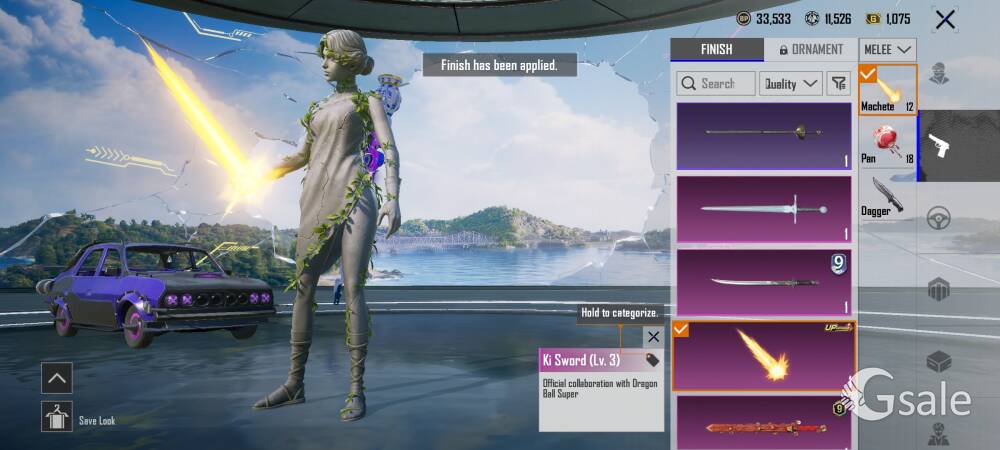This screenshot has width=1000, height=450.
Task: Close the inventory screen with the X
Action: [x=944, y=19]
